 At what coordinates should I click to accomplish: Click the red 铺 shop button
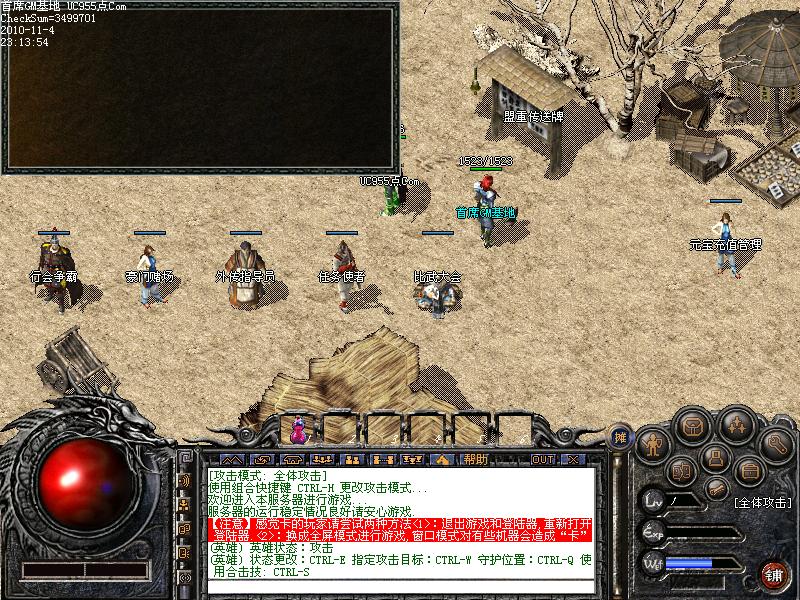tap(773, 575)
